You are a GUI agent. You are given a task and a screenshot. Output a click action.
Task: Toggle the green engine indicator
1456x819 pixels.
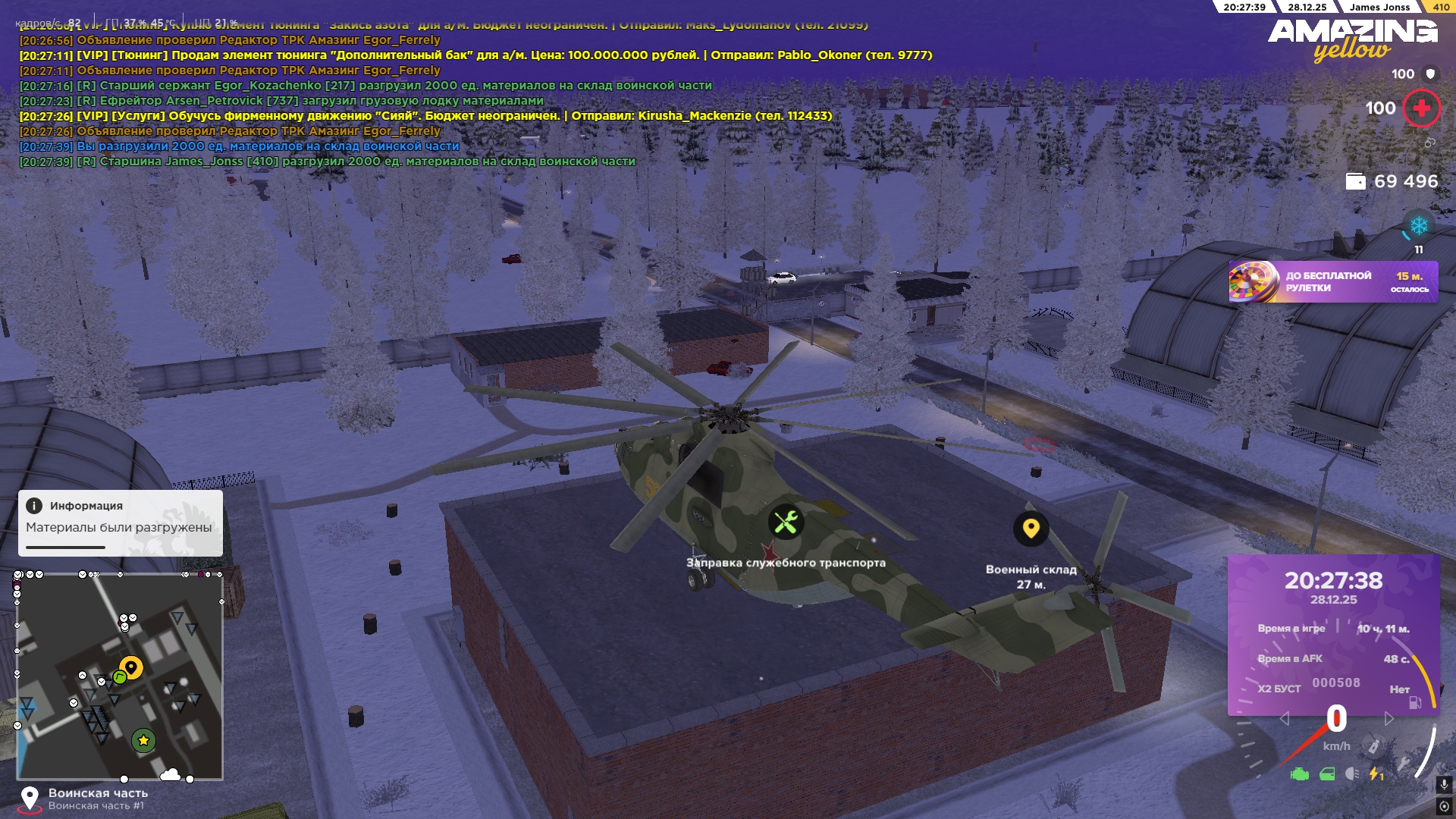pos(1299,774)
